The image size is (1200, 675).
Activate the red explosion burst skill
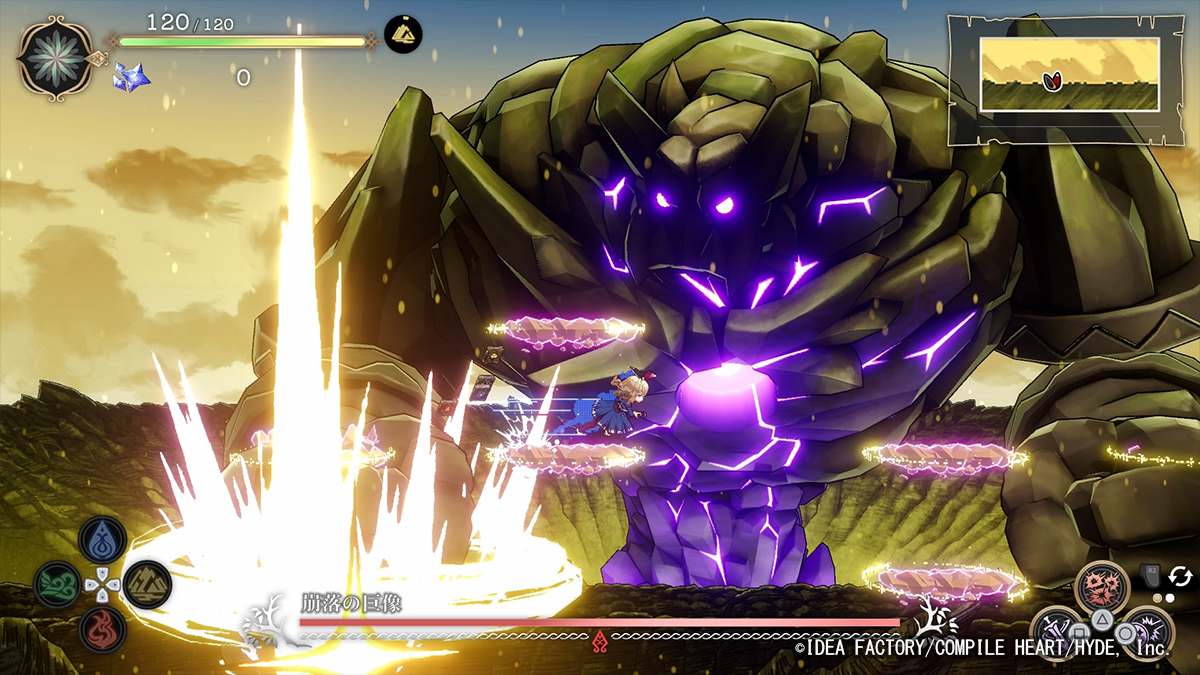point(1101,587)
